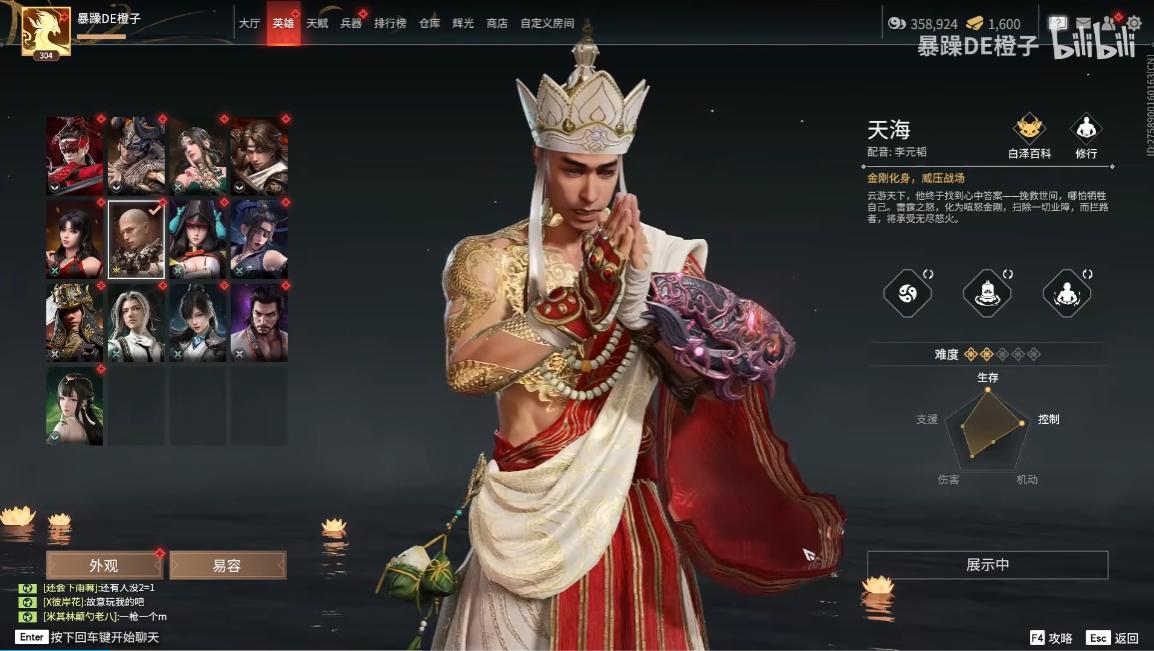Select the golden-helmet armored hero portrait

tap(75, 322)
